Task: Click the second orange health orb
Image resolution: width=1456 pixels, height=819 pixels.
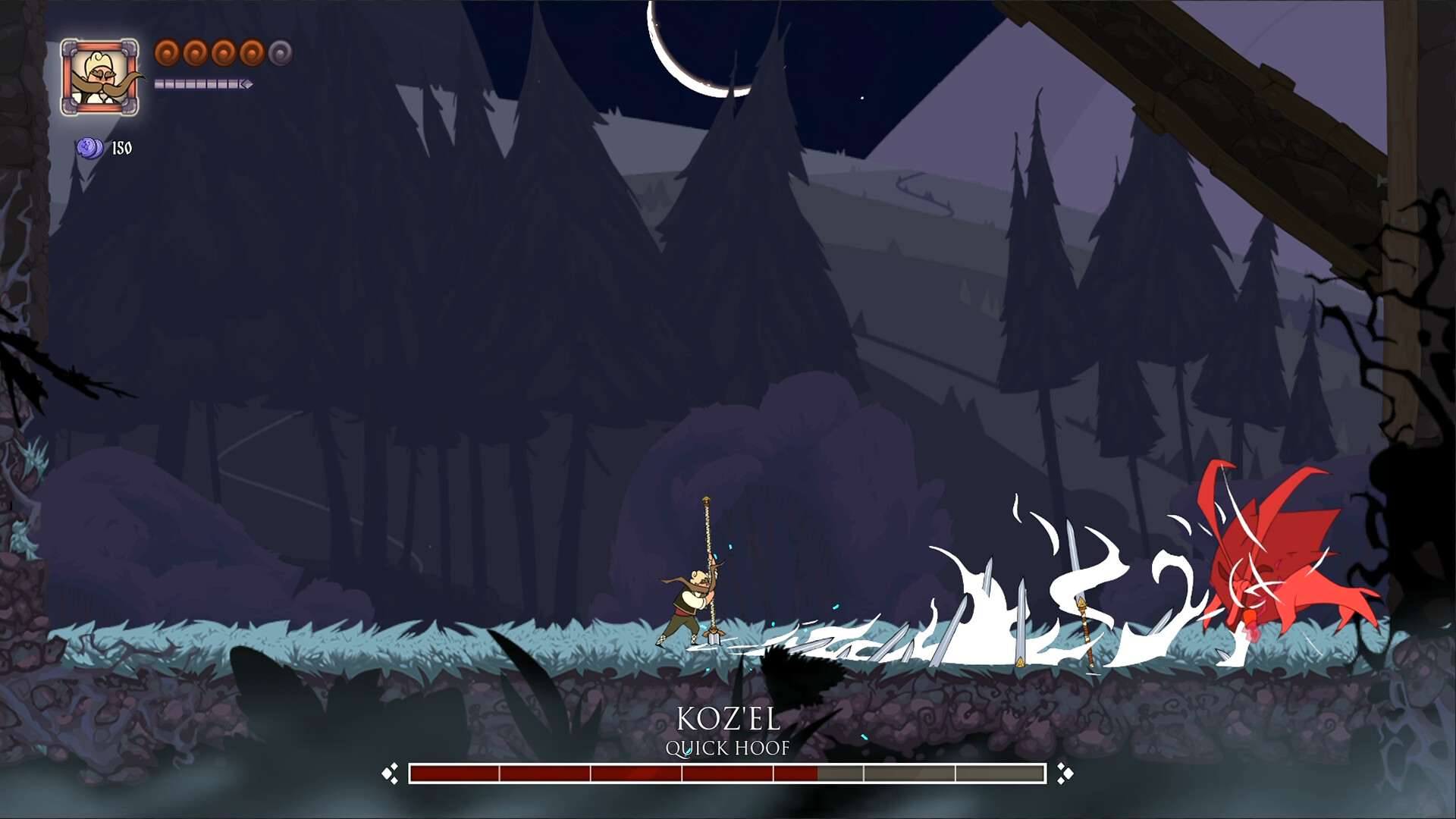Action: (195, 52)
